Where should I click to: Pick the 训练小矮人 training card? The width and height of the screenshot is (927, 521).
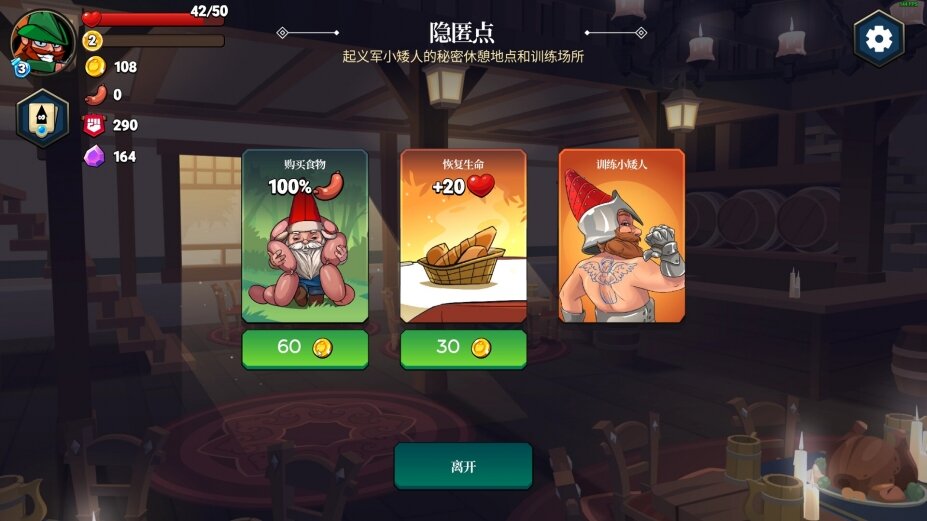[621, 237]
